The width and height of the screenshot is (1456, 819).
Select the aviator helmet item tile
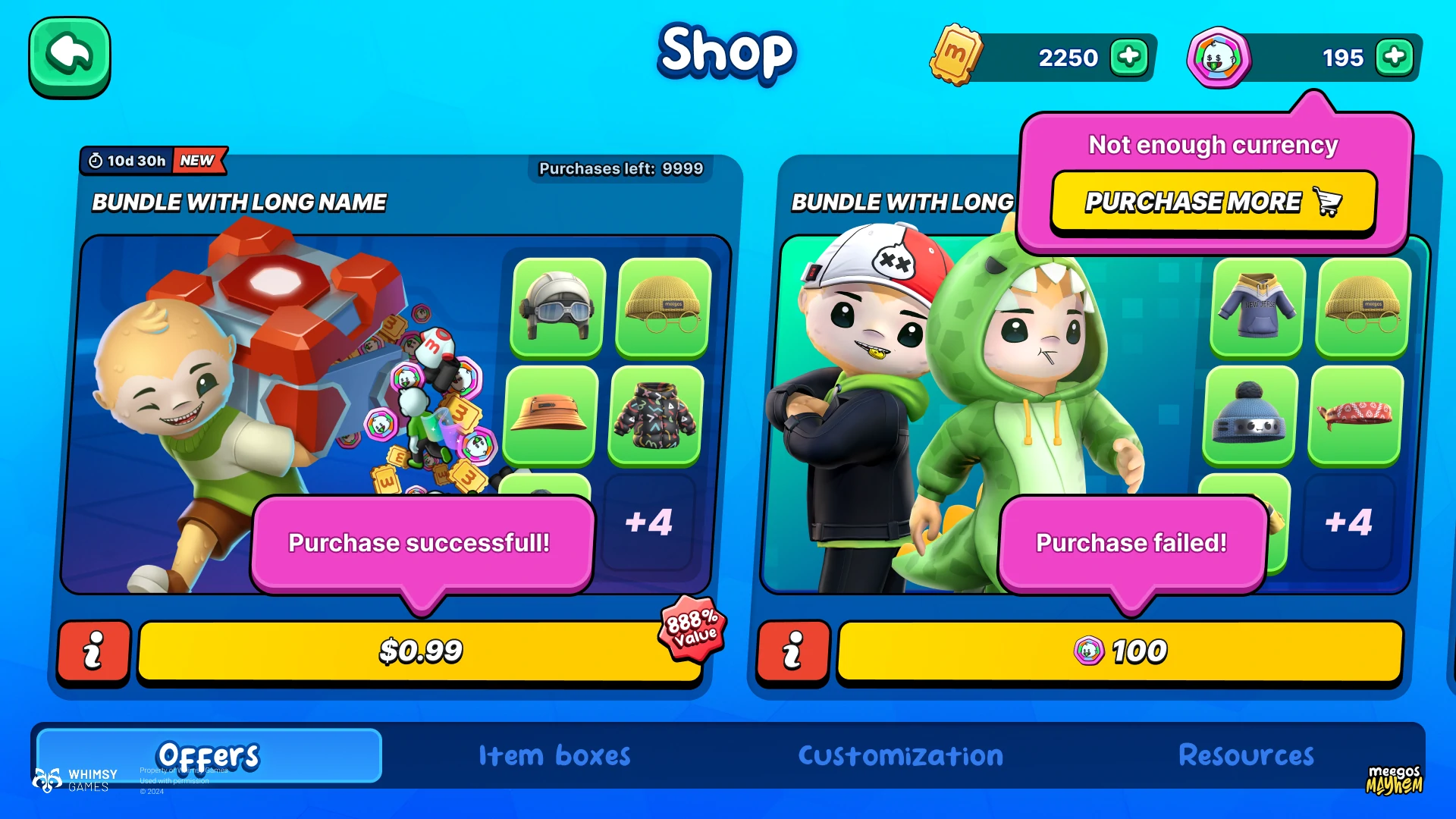coord(558,307)
